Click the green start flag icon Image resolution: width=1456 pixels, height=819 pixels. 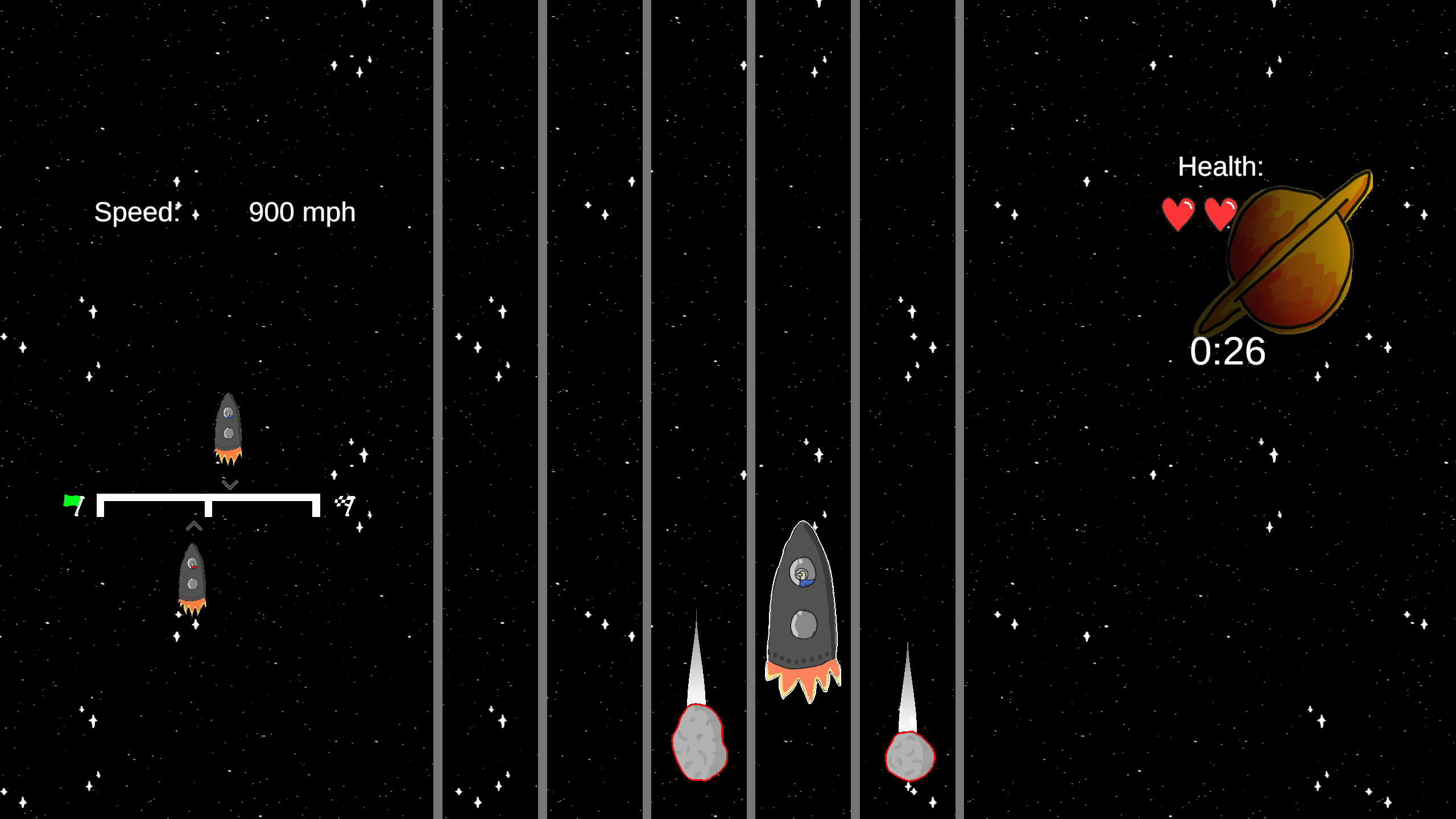tap(74, 504)
